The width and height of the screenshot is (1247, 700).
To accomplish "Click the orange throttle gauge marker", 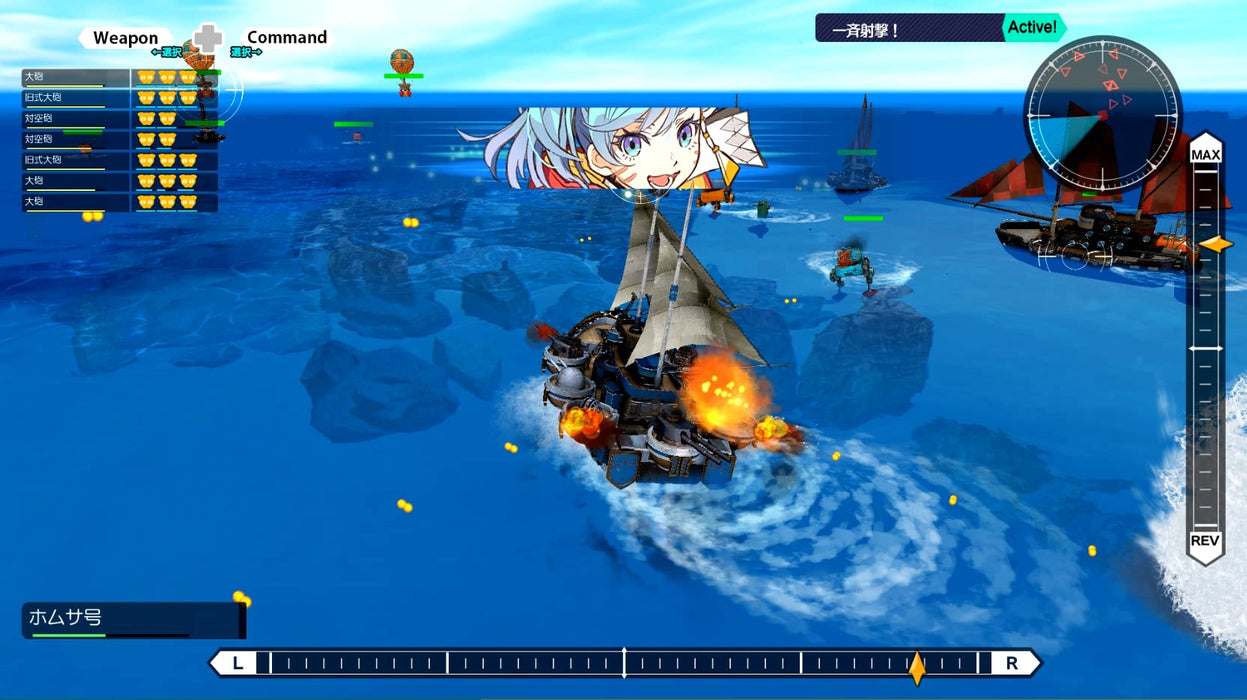I will [x=1216, y=244].
